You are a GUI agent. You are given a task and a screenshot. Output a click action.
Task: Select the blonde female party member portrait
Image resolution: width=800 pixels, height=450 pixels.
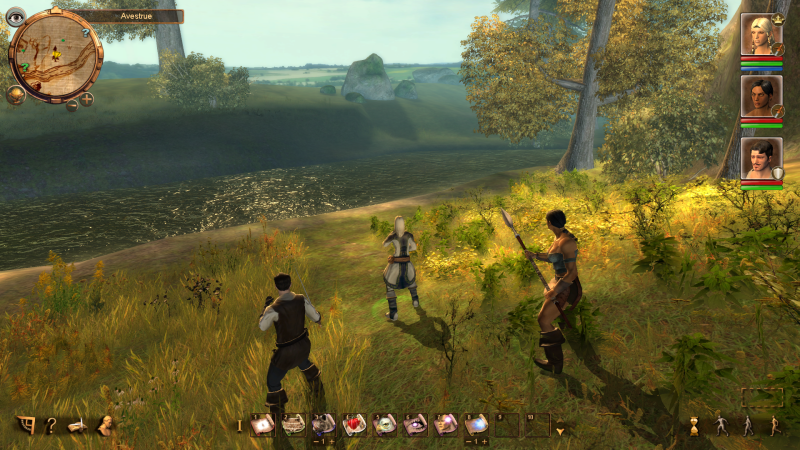coord(761,34)
